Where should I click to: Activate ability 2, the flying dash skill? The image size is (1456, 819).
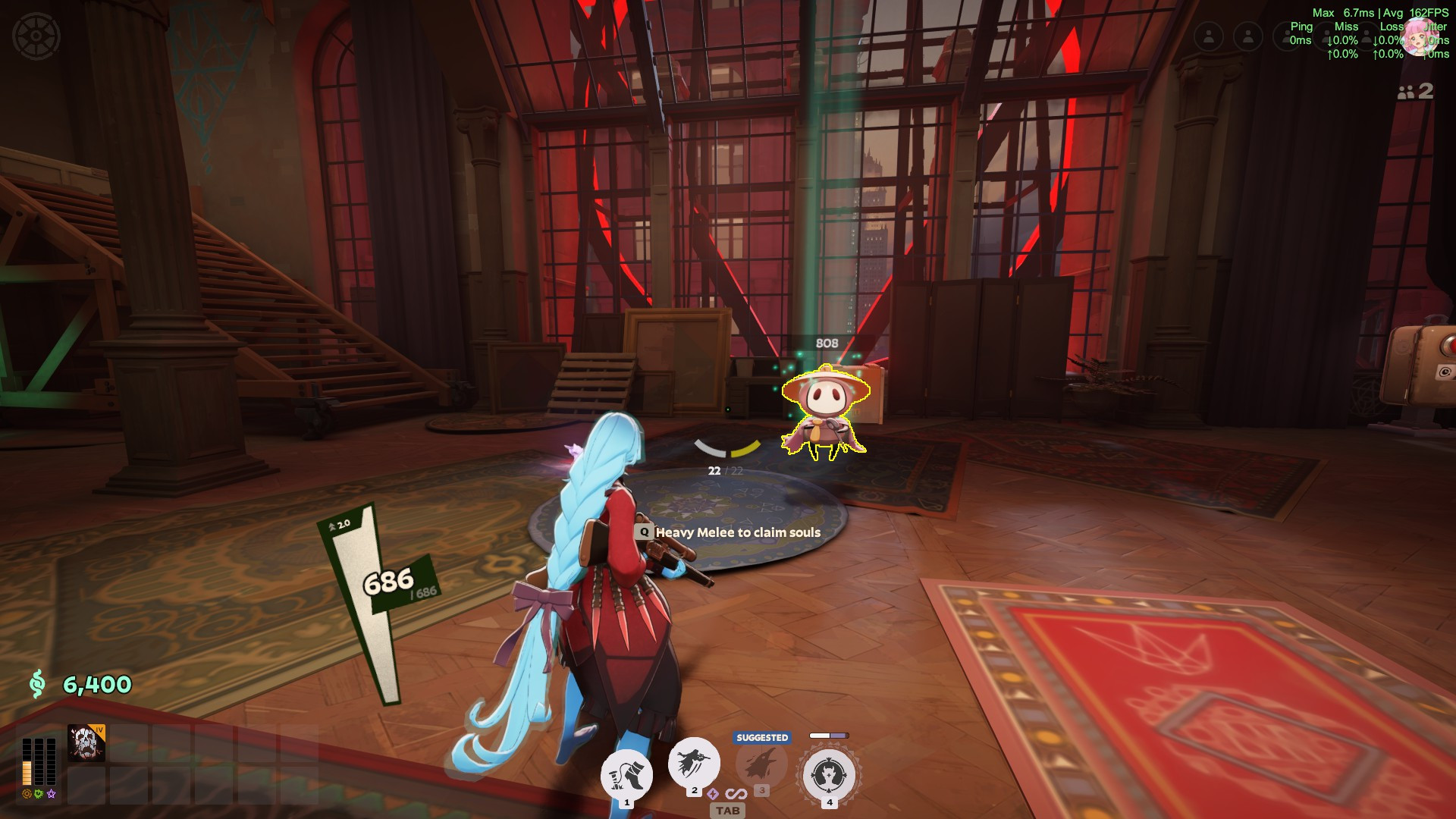692,765
